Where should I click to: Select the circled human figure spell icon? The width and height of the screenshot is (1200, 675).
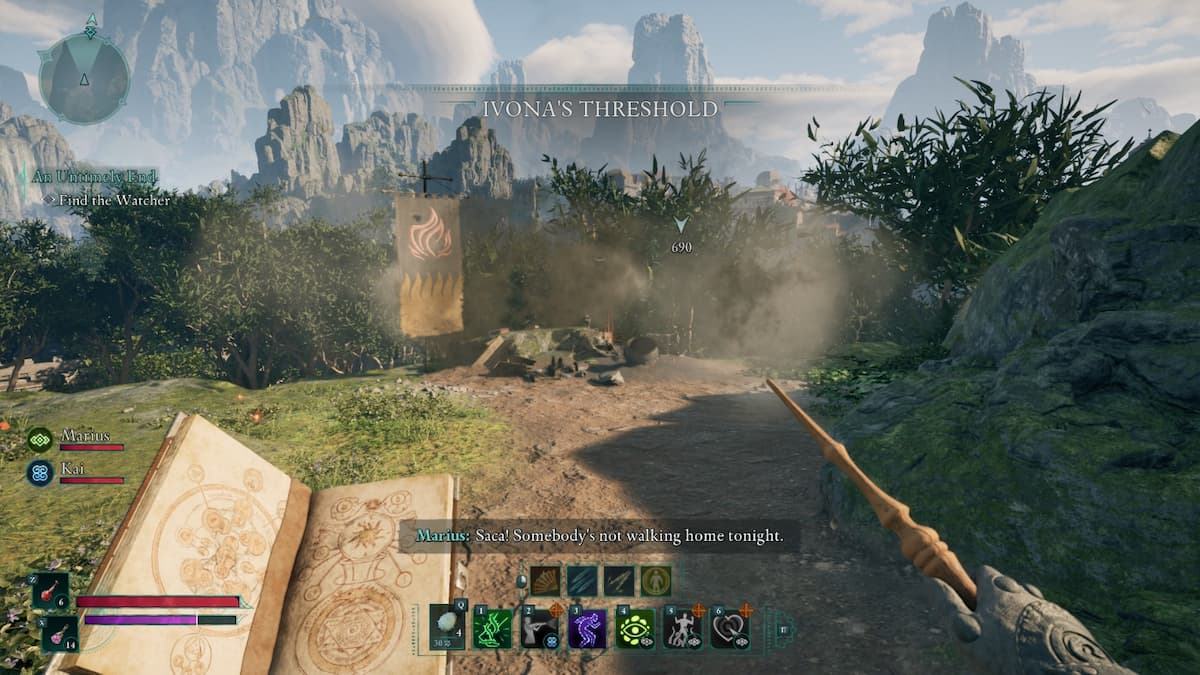click(656, 581)
